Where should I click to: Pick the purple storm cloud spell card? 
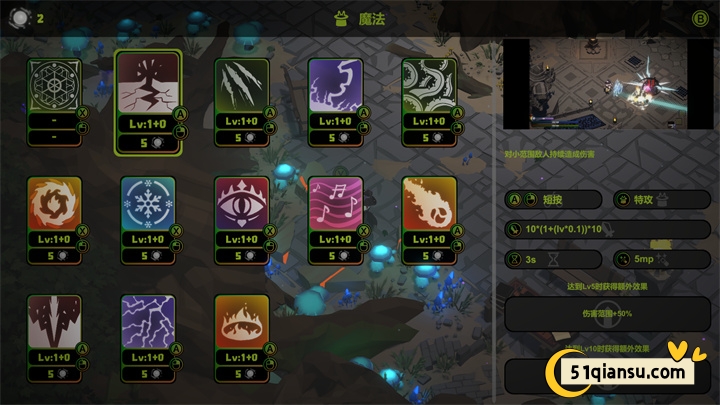pyautogui.click(x=335, y=85)
